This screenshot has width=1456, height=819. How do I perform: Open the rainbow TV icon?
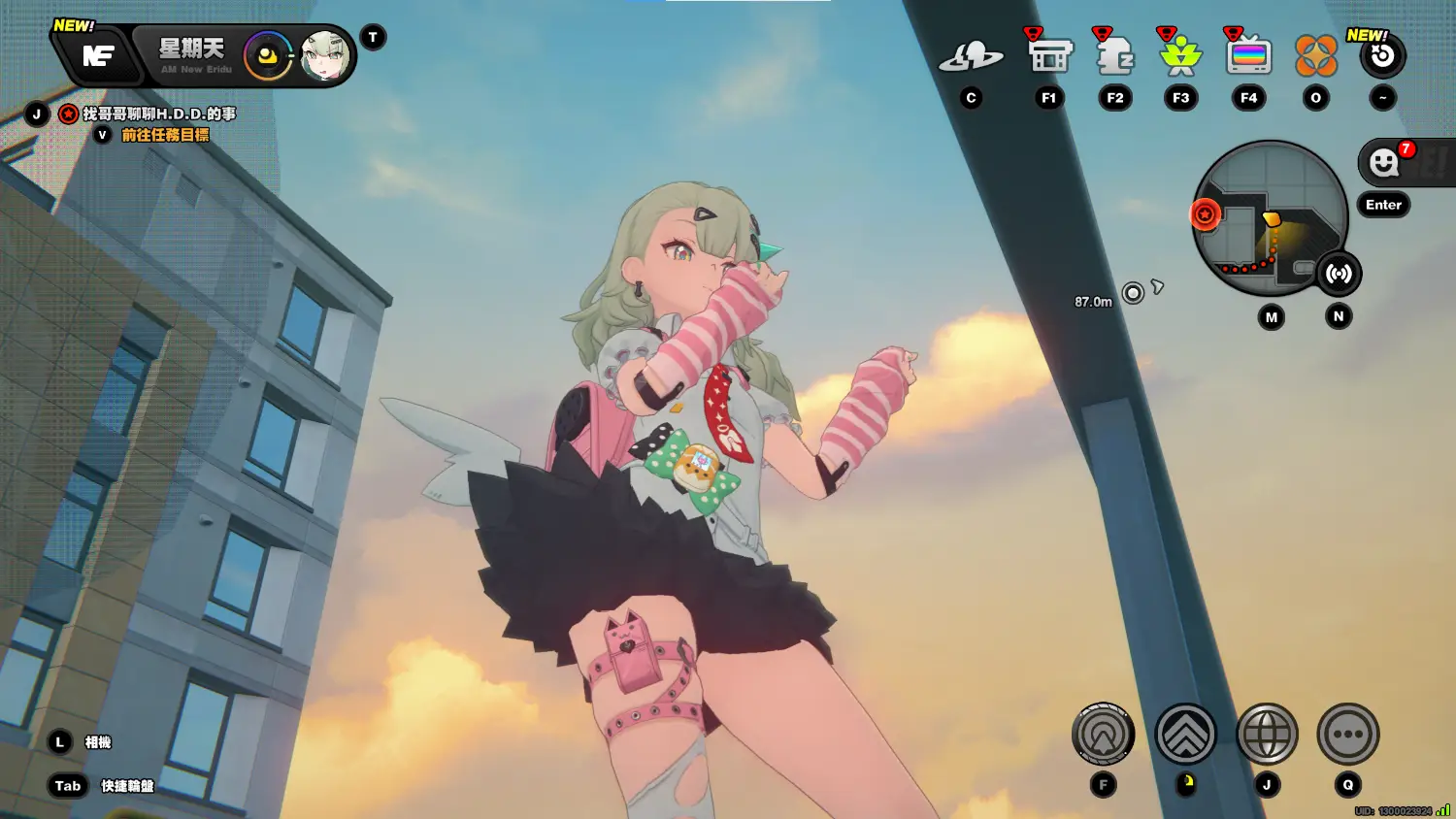click(1248, 56)
